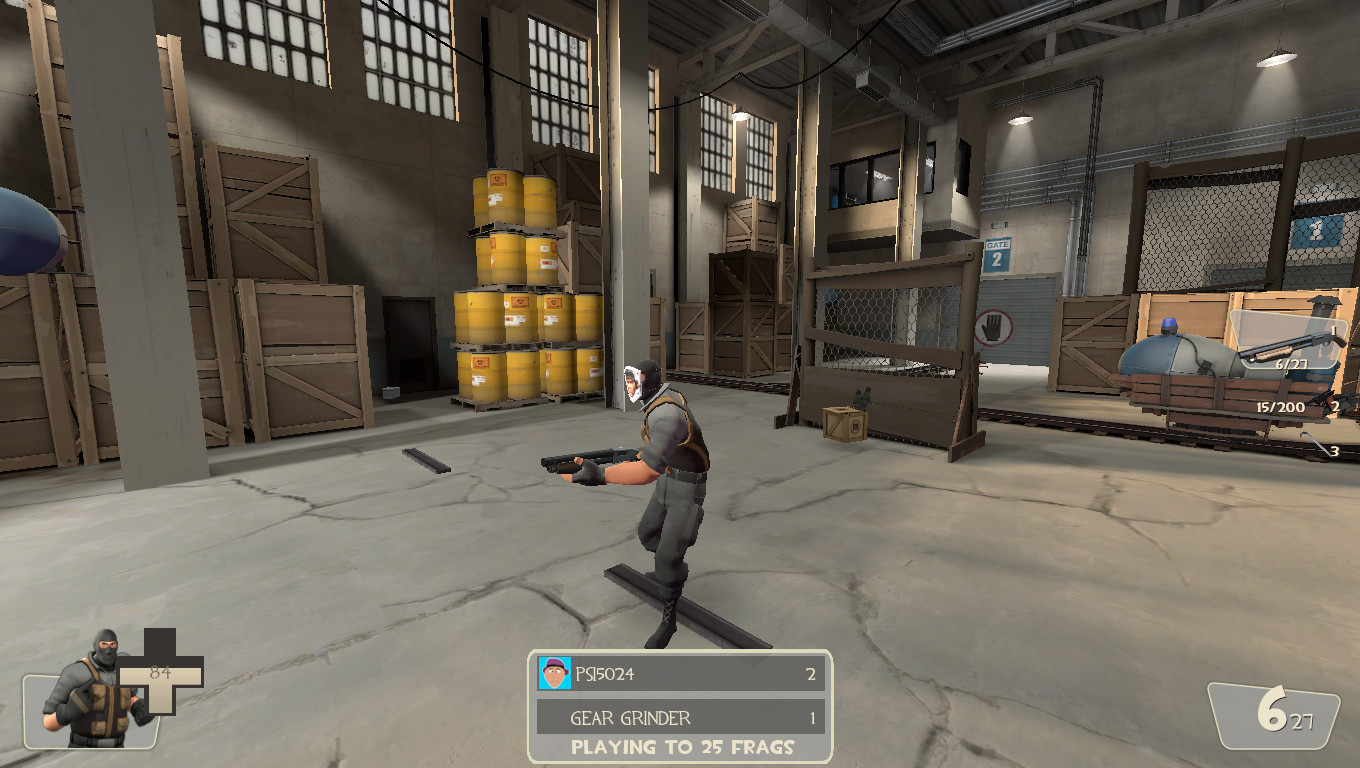Click PSI5024's frag score of 2
Screen dimensions: 1360x768
coord(812,674)
